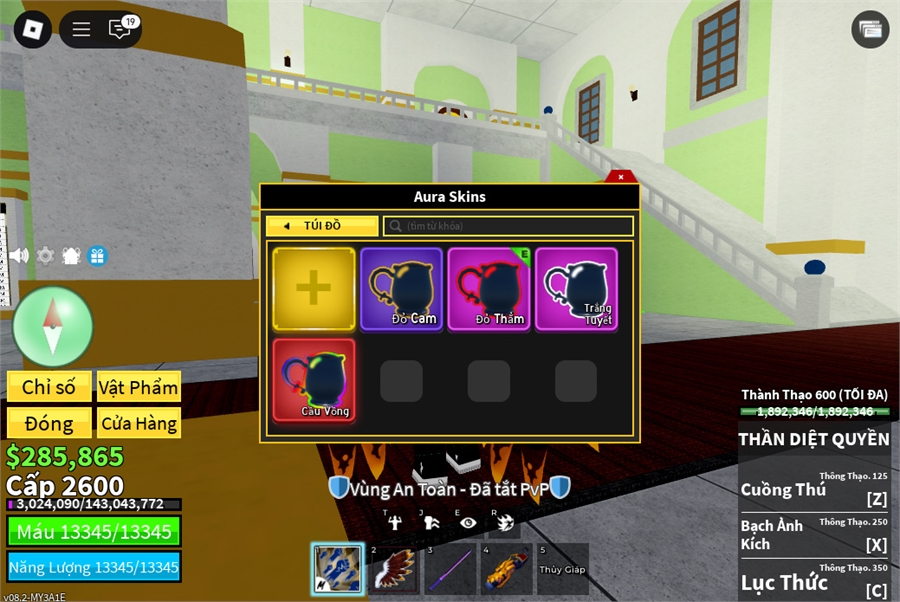
Task: Pick the Trắng Tuyết aura skin
Action: (x=576, y=289)
